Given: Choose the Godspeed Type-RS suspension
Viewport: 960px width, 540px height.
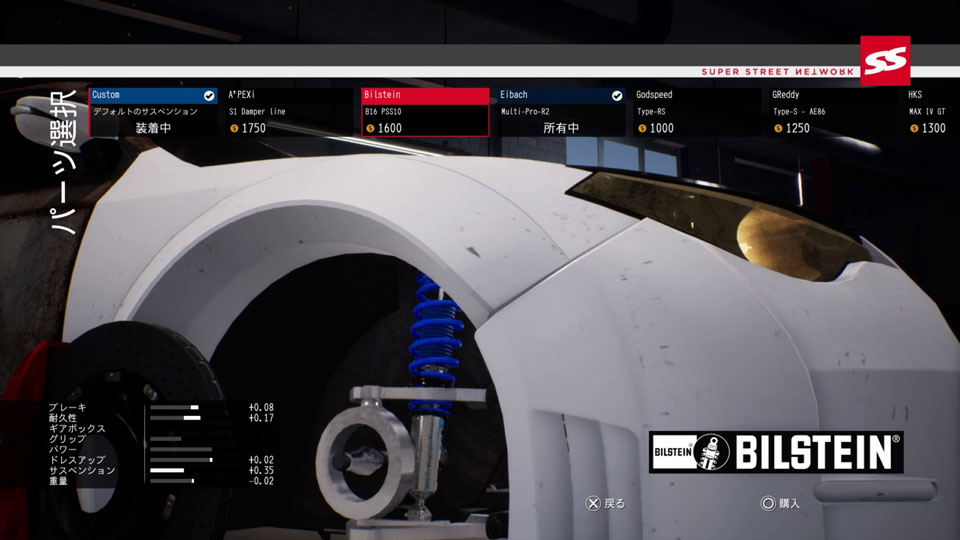Looking at the screenshot, I should click(697, 112).
